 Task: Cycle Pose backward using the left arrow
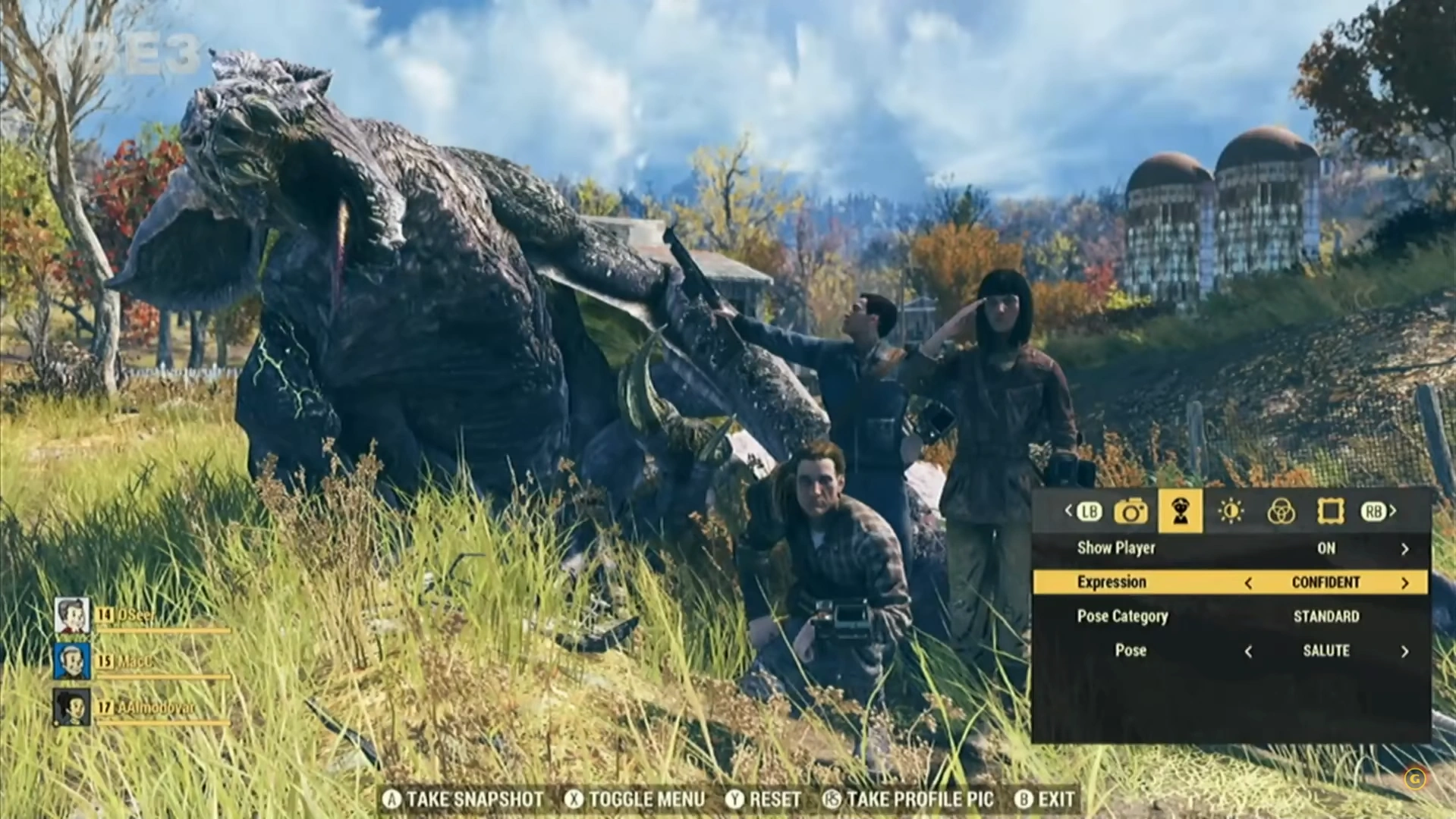click(1248, 651)
